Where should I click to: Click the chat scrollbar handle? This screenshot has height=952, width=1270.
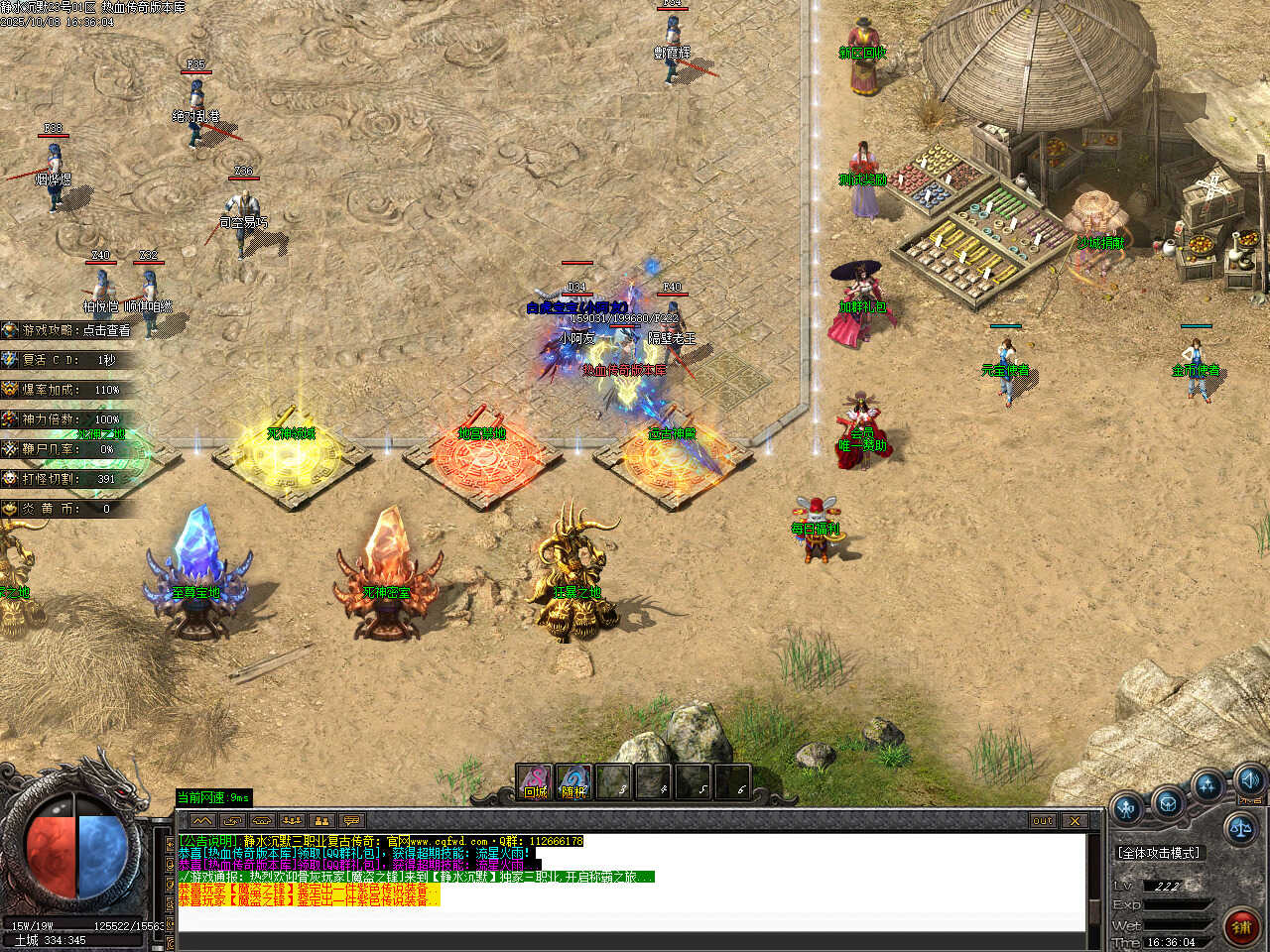click(x=1094, y=910)
